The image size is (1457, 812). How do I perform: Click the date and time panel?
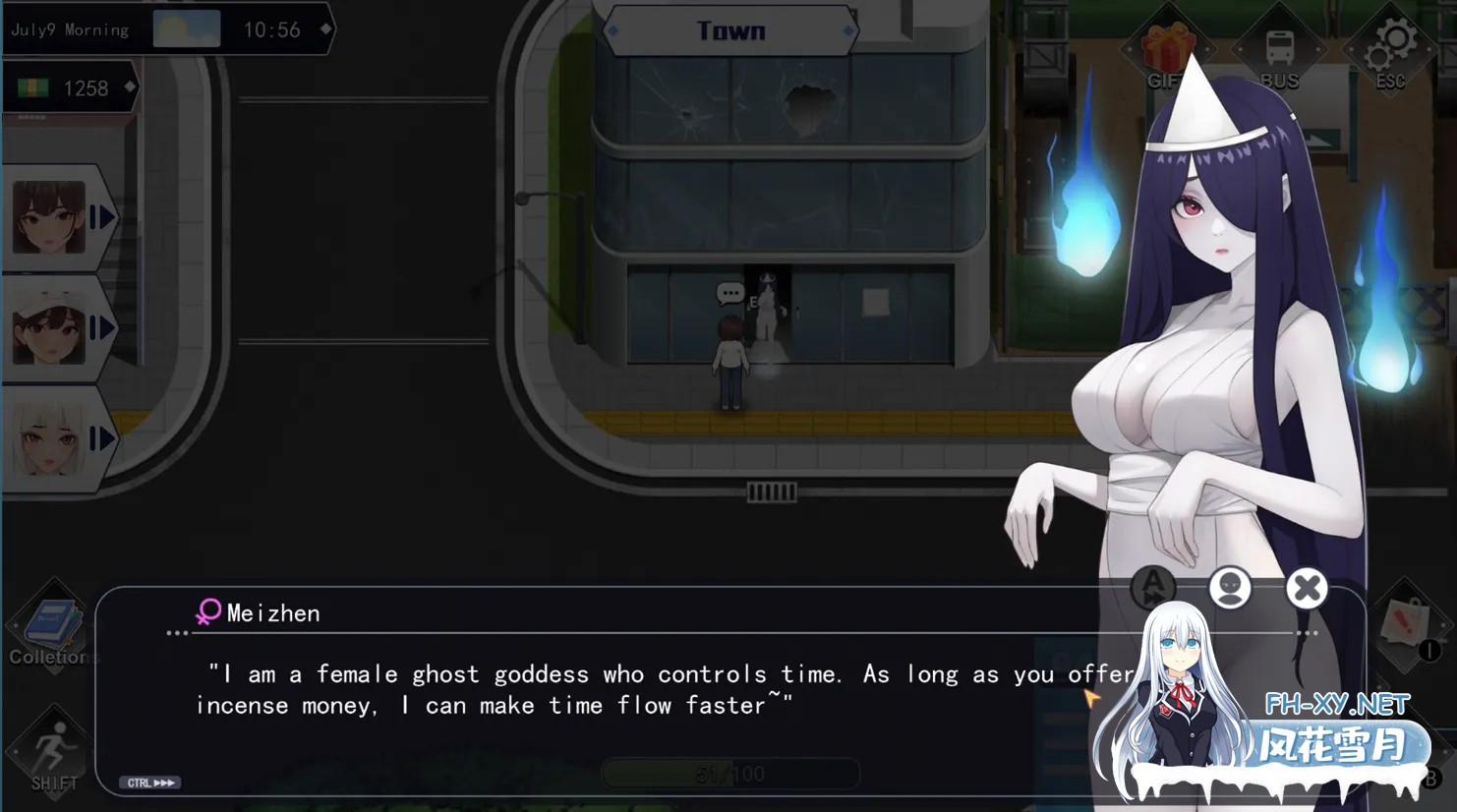pos(167,29)
